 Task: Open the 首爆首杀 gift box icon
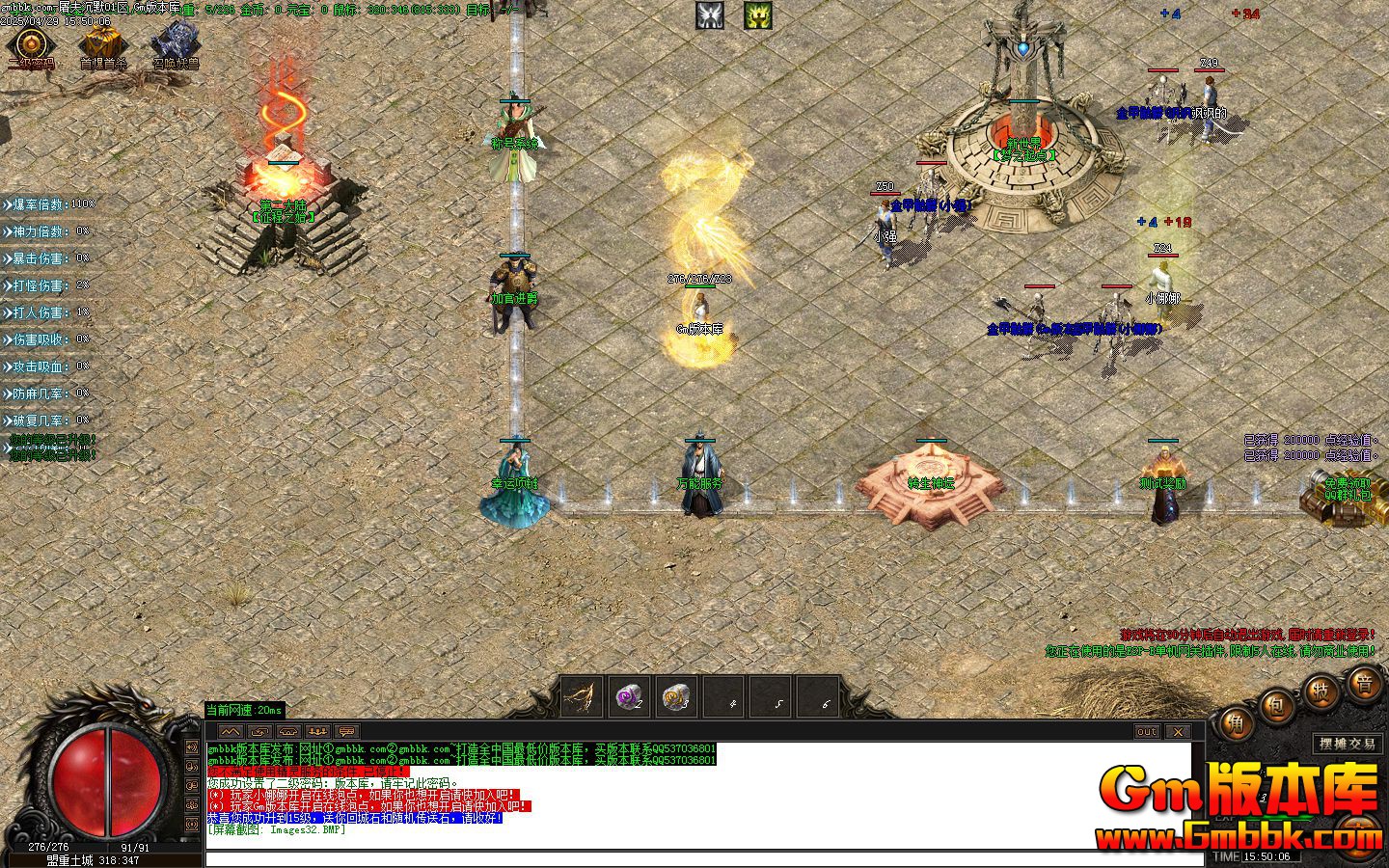click(101, 45)
